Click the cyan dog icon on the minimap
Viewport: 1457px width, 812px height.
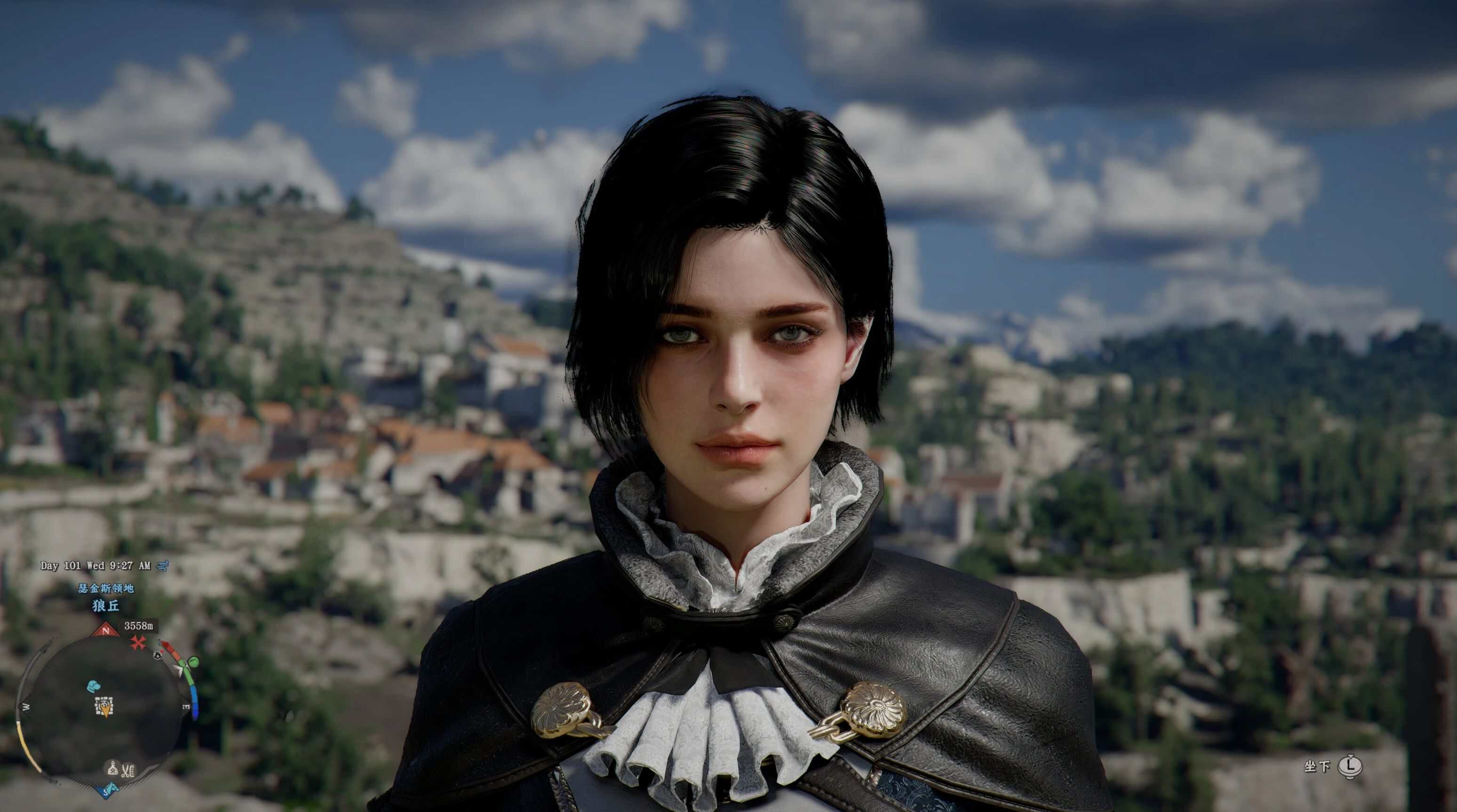[94, 686]
